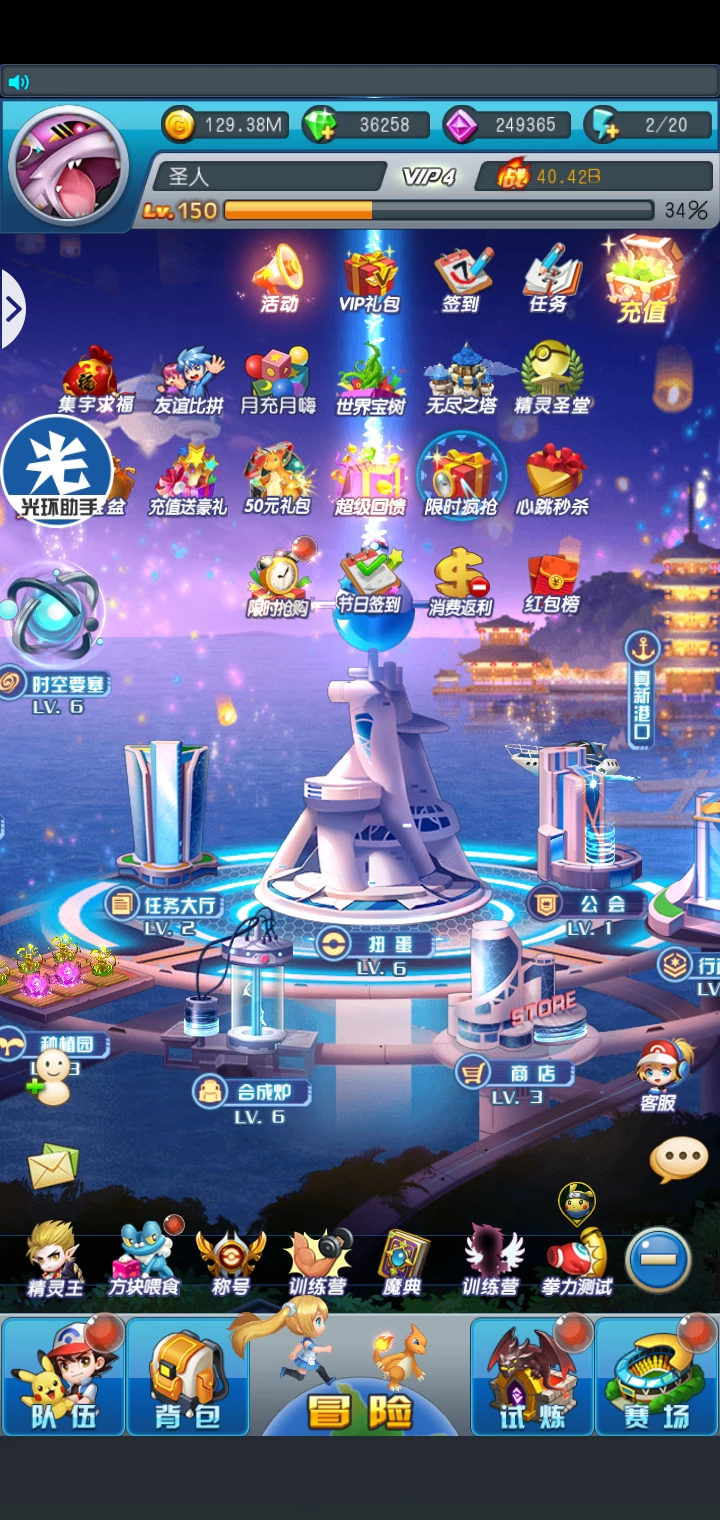
Task: Switch to the 试炼 trial tab
Action: 532,1376
